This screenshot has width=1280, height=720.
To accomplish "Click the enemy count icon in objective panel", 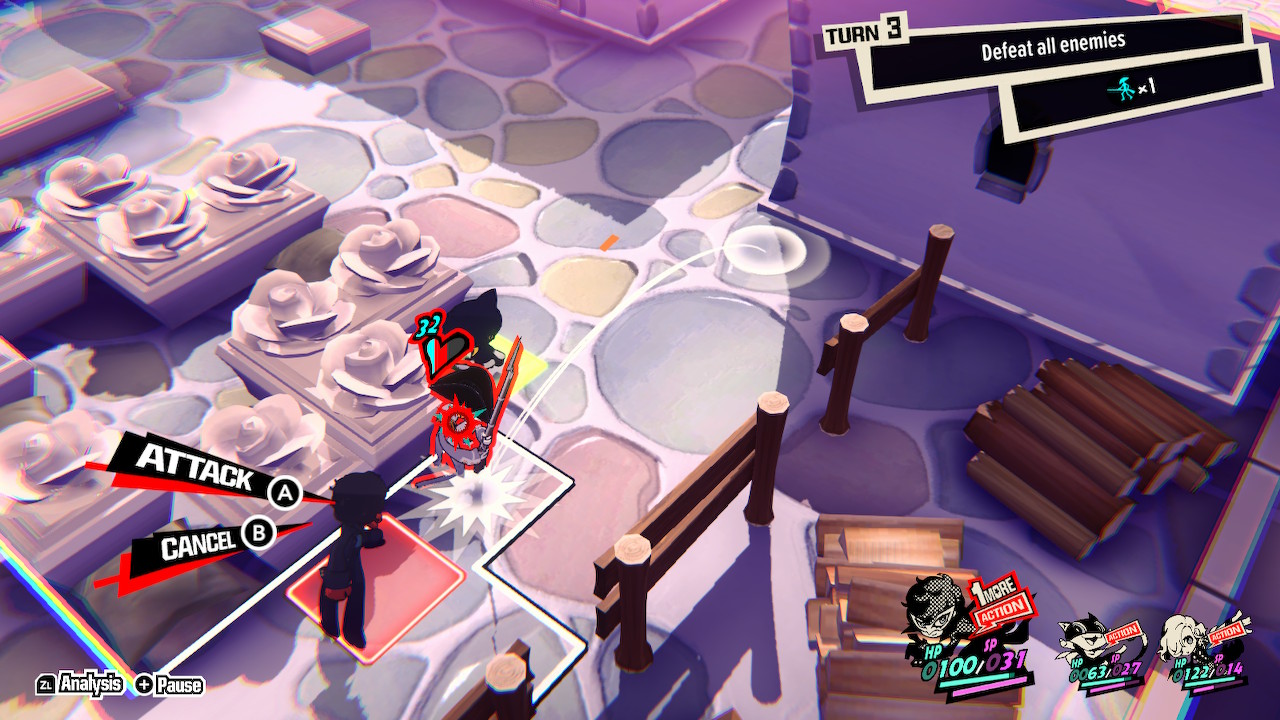I will [1124, 87].
